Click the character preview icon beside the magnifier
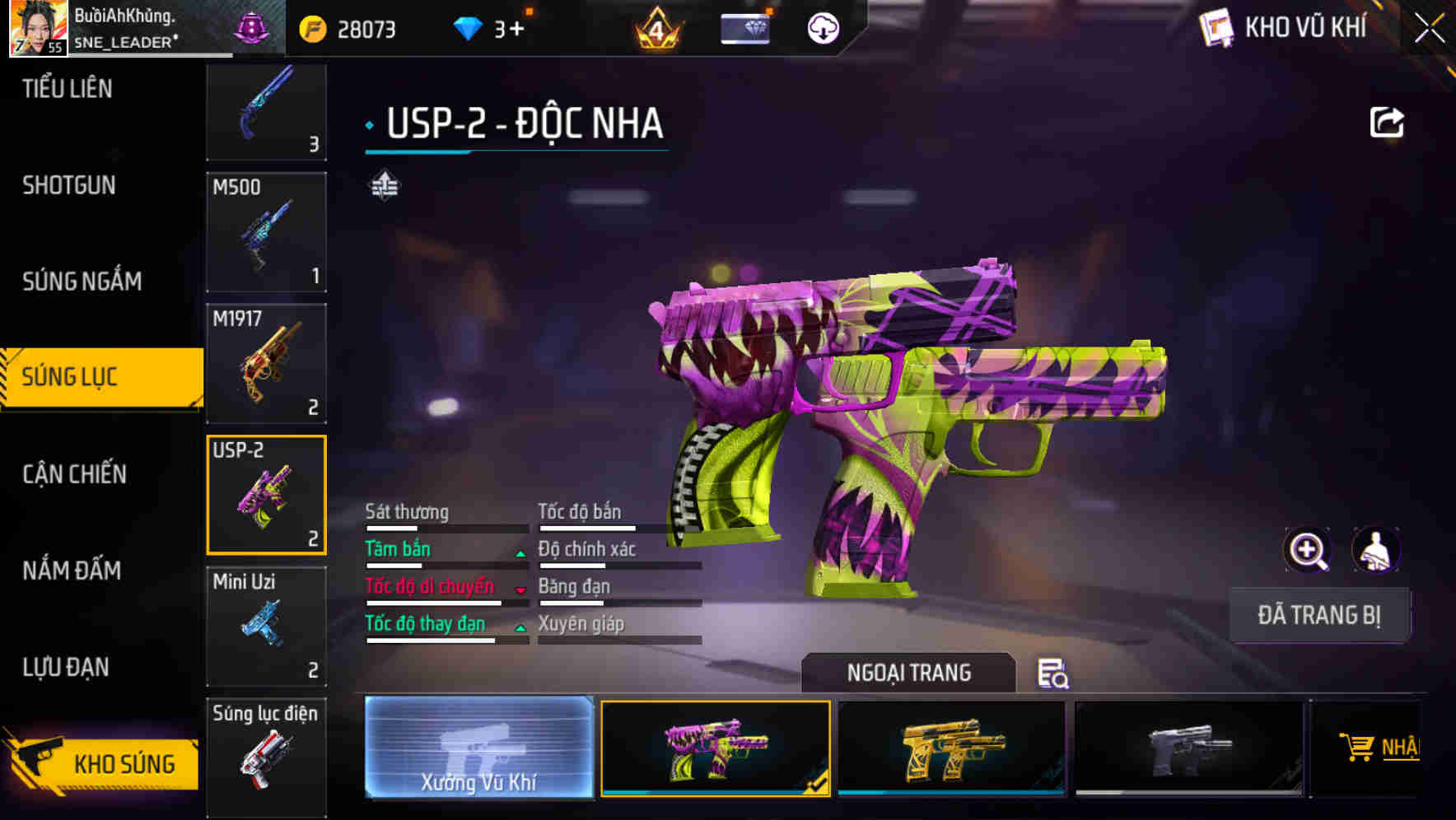 coord(1376,550)
